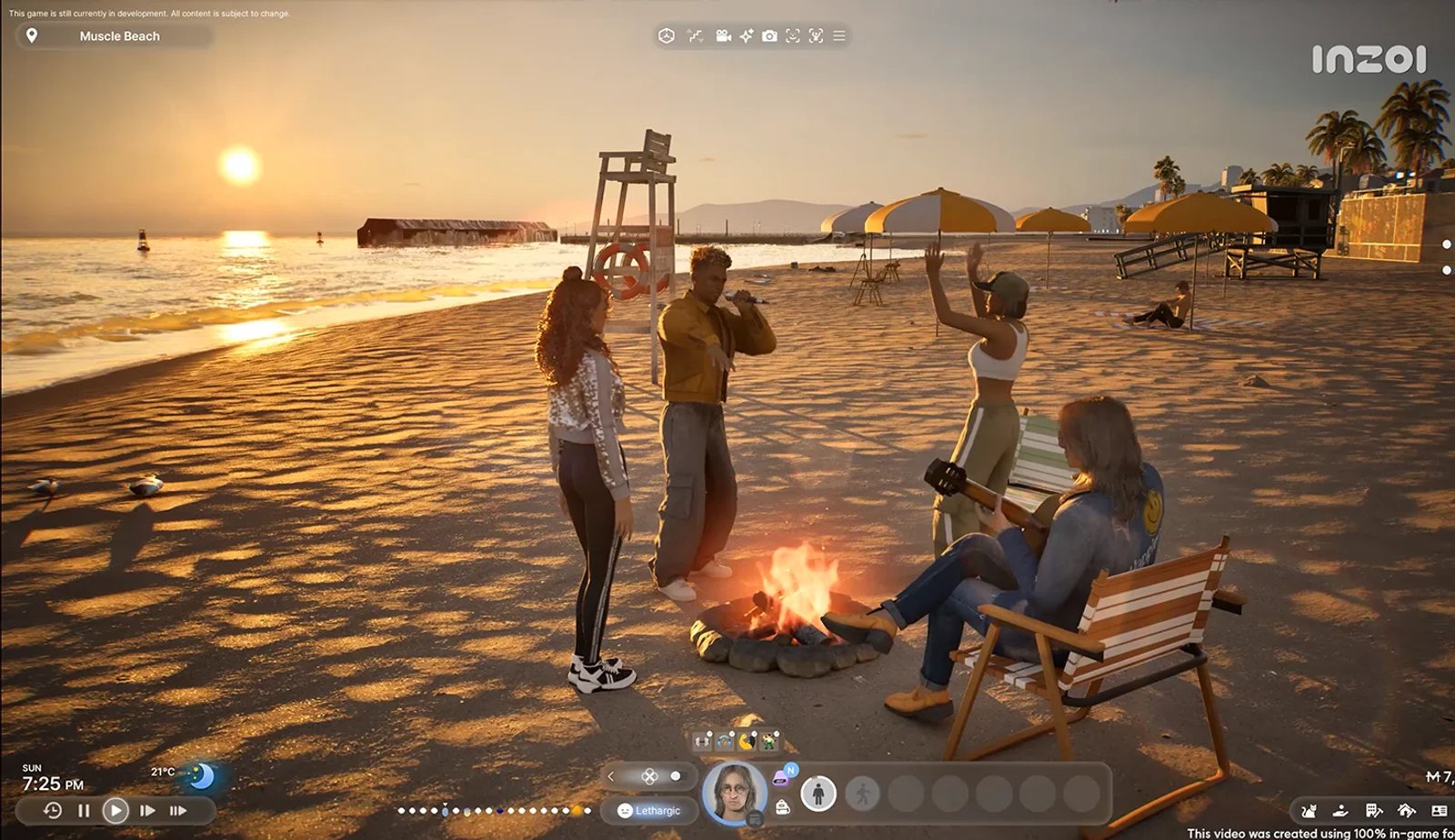Activate the facial capture icon
1455x840 pixels.
793,35
